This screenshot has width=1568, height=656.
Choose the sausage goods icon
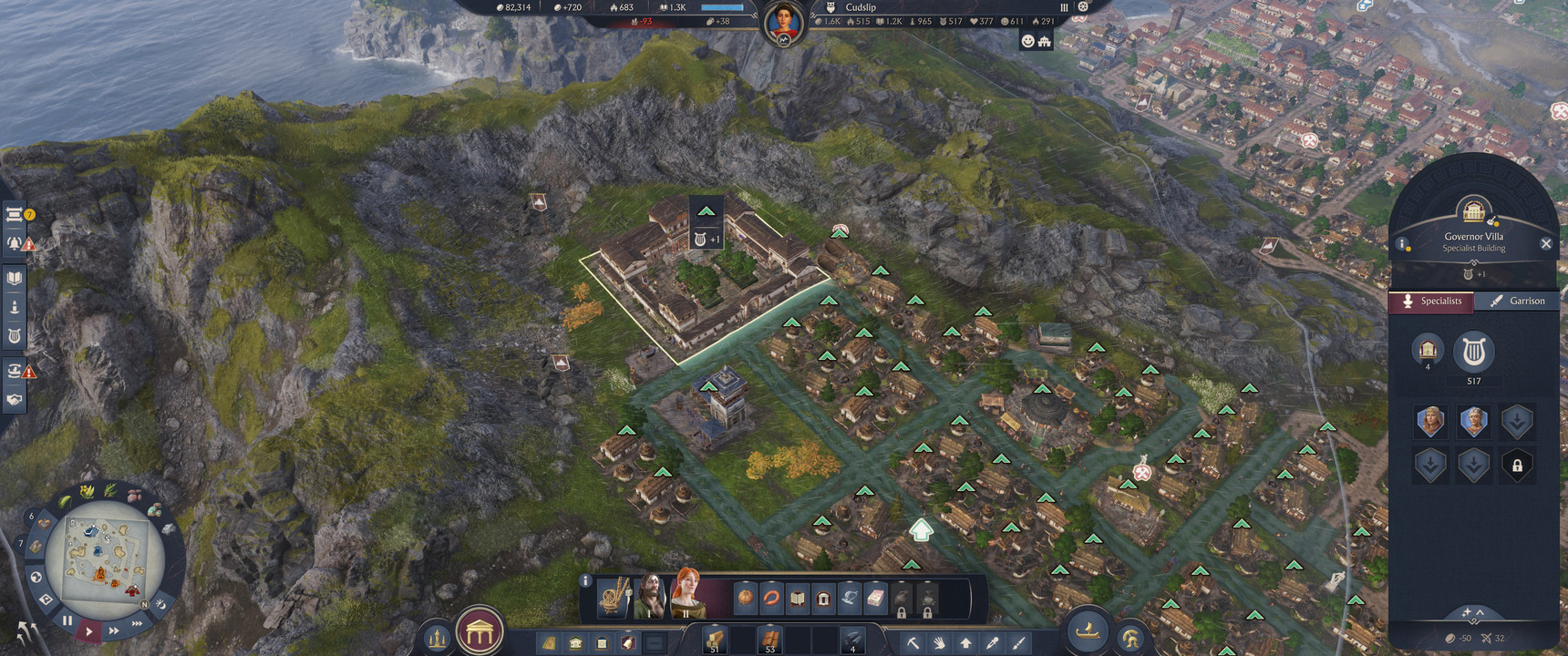coord(771,599)
